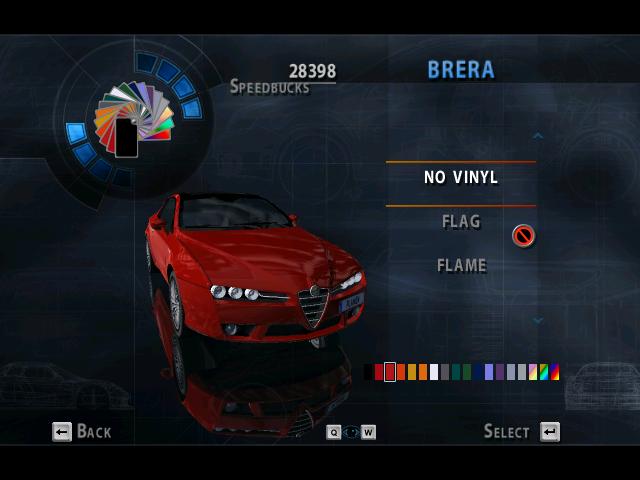Confirm with the Select button
The width and height of the screenshot is (640, 480).
(521, 431)
